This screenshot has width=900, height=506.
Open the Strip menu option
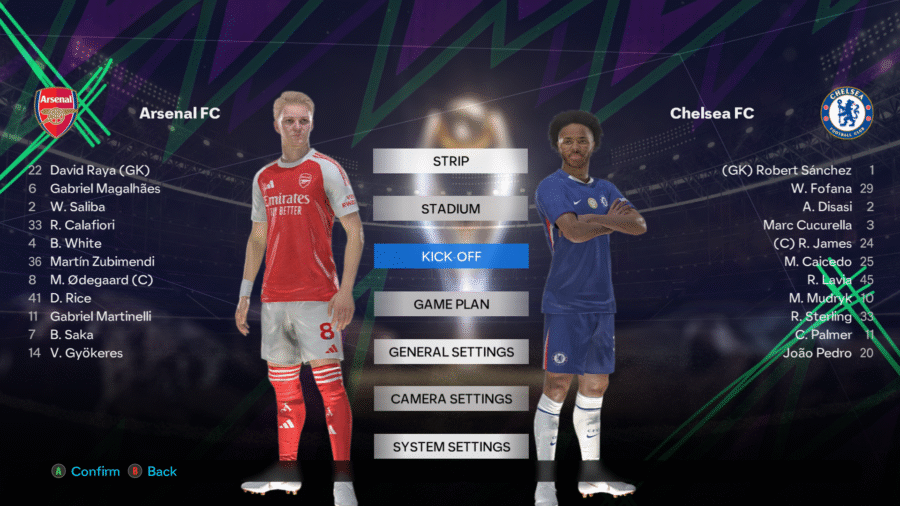pos(450,161)
